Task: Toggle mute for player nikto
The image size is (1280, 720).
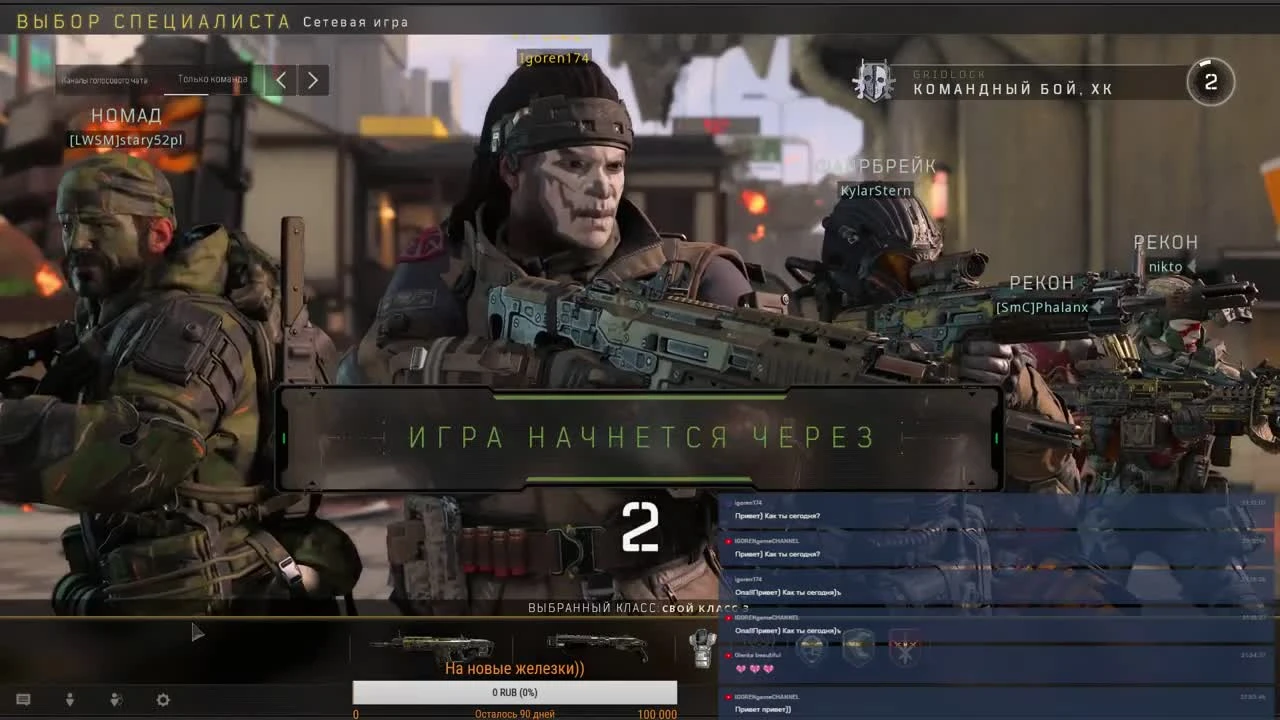Action: click(1166, 266)
